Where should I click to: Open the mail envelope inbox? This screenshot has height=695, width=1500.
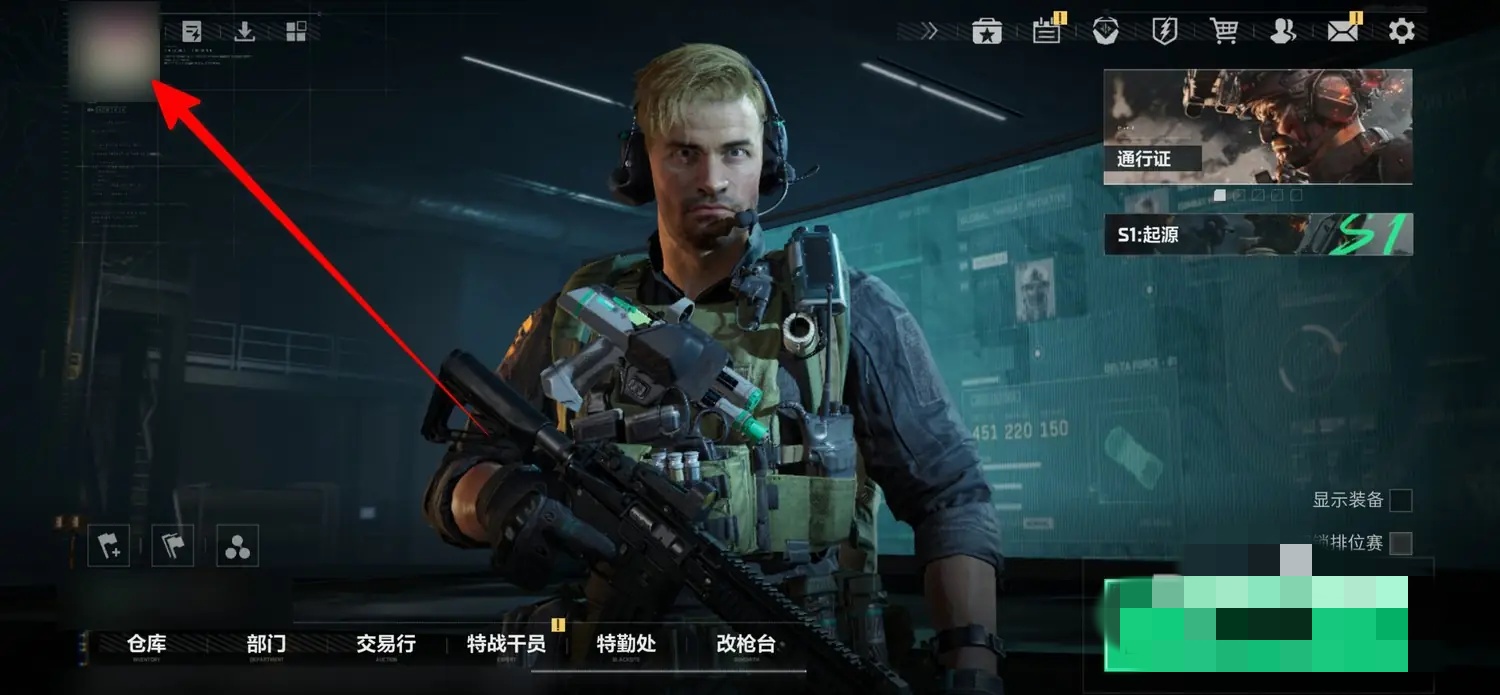pos(1343,31)
